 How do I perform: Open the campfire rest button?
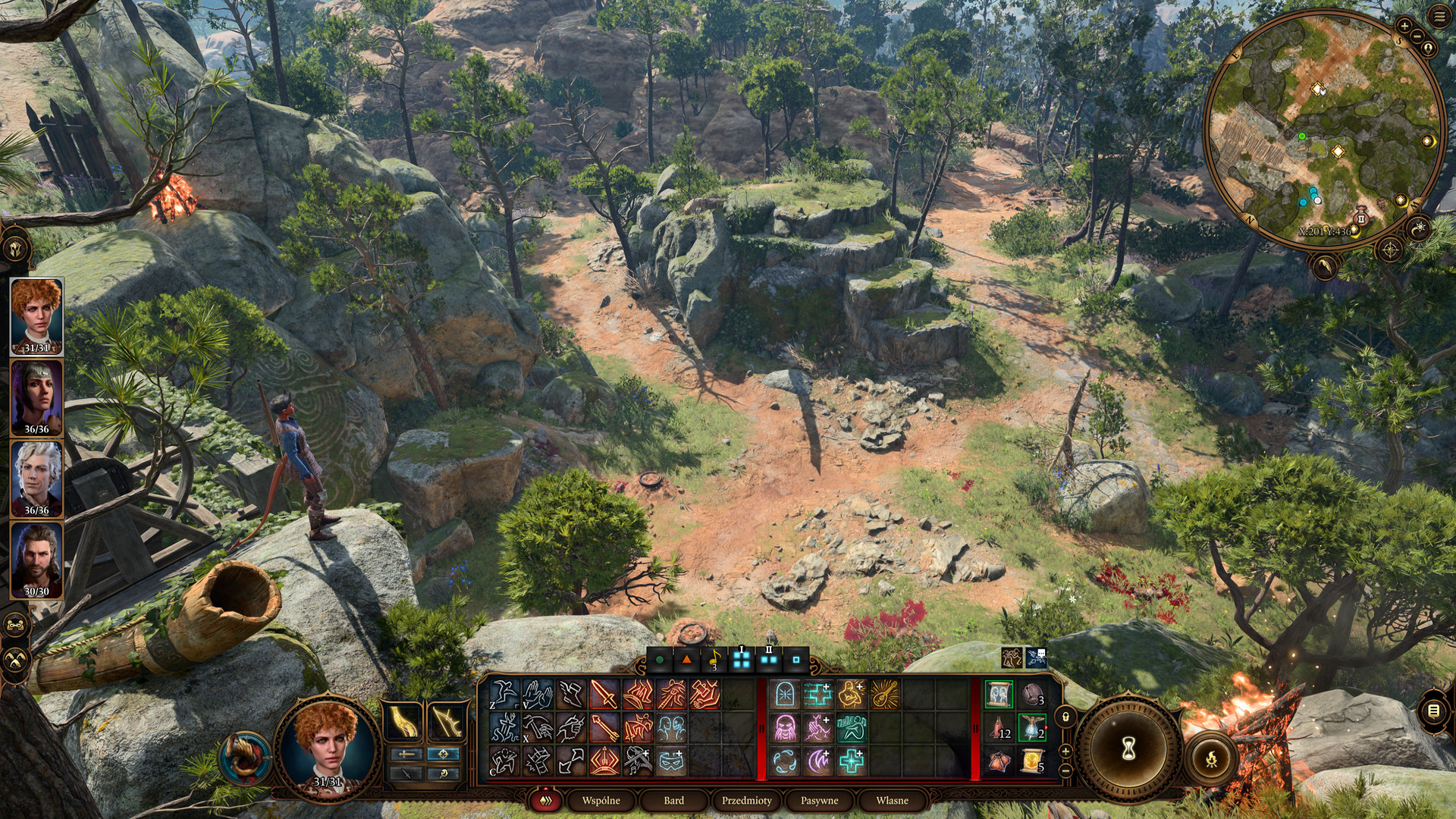(x=1211, y=757)
